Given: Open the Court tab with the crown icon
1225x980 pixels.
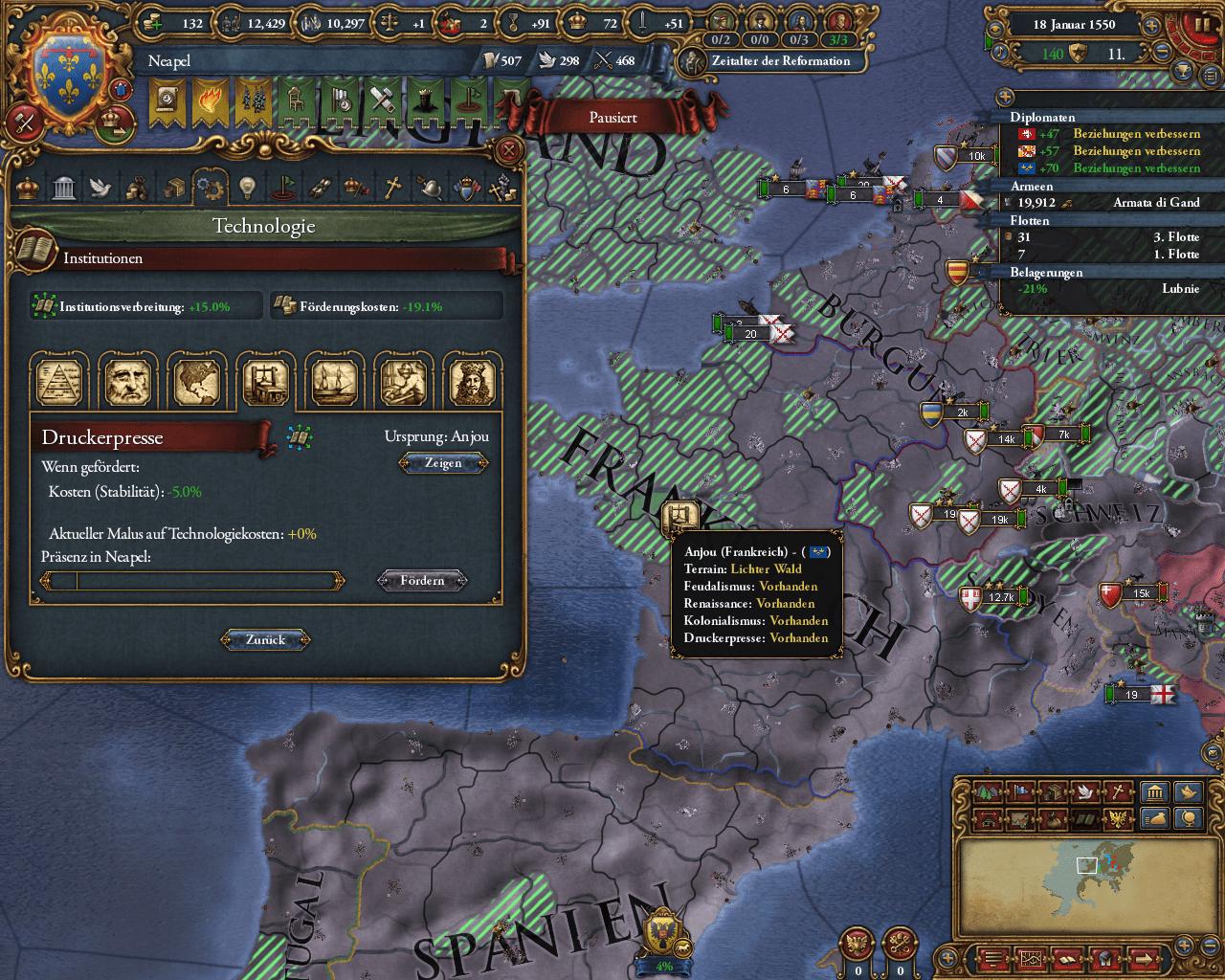Looking at the screenshot, I should [x=26, y=188].
